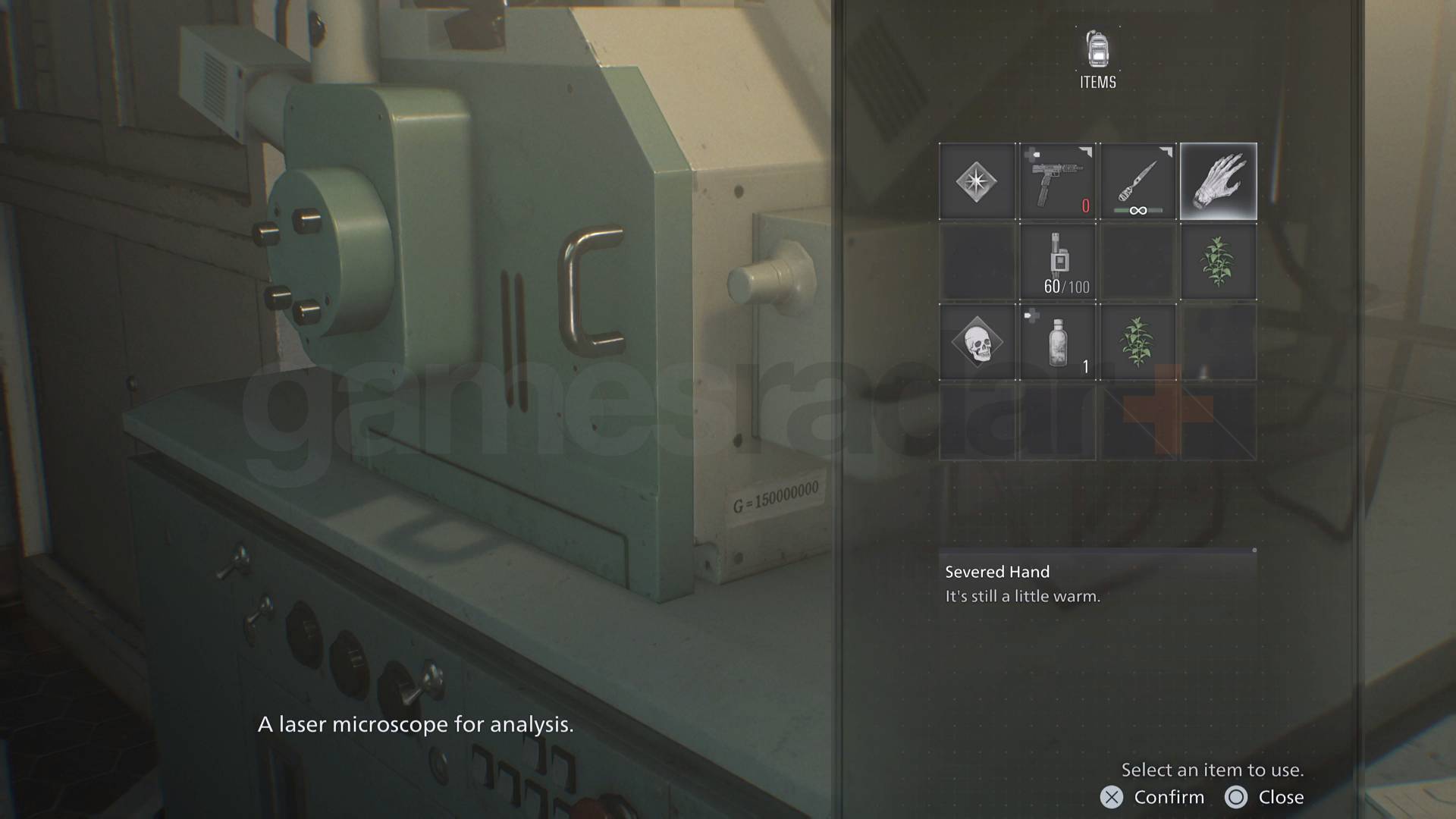Select the submachine gun item

click(x=1059, y=182)
